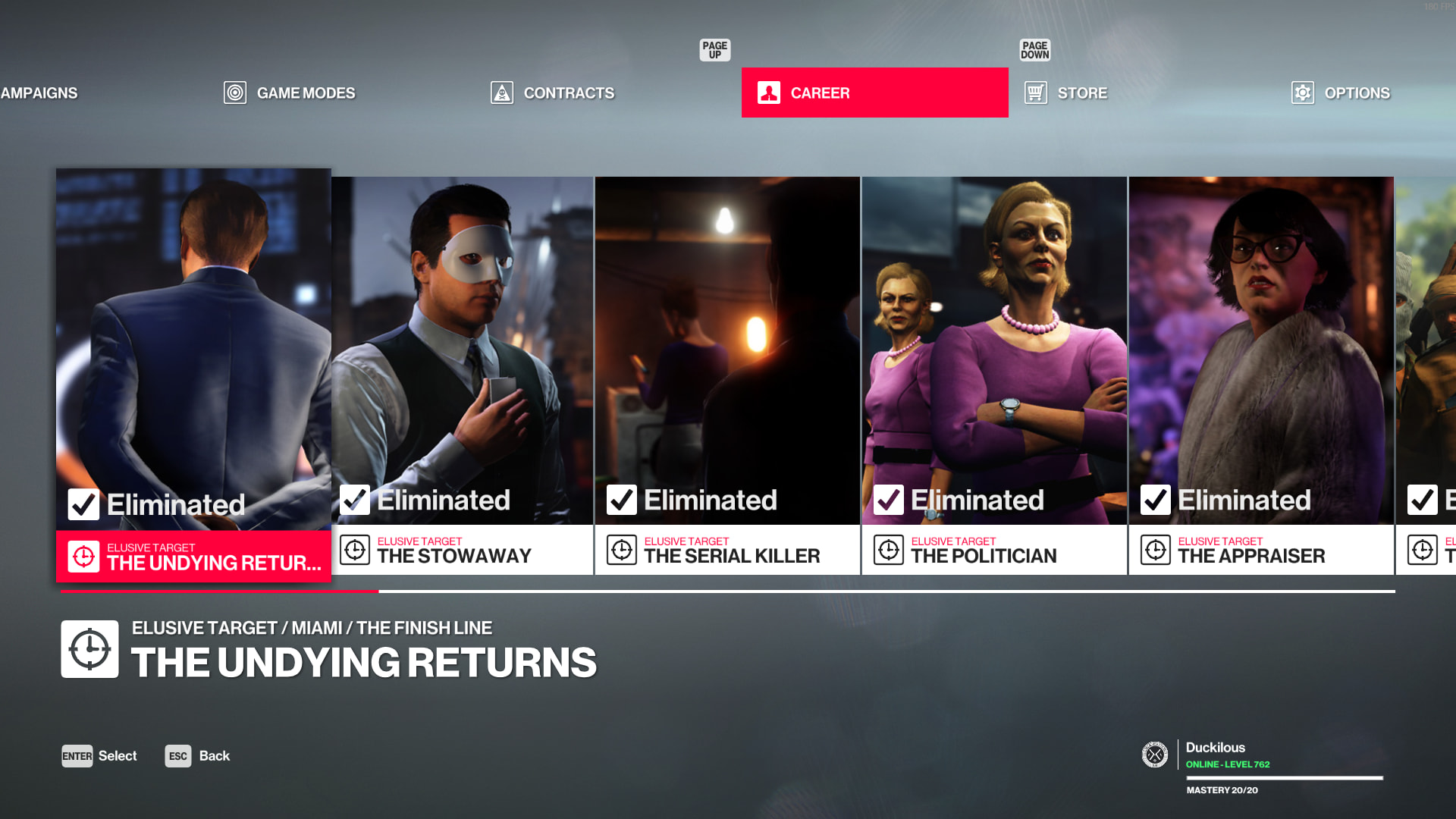This screenshot has width=1456, height=819.
Task: Choose The Appraiser elusive target tile
Action: [1261, 375]
